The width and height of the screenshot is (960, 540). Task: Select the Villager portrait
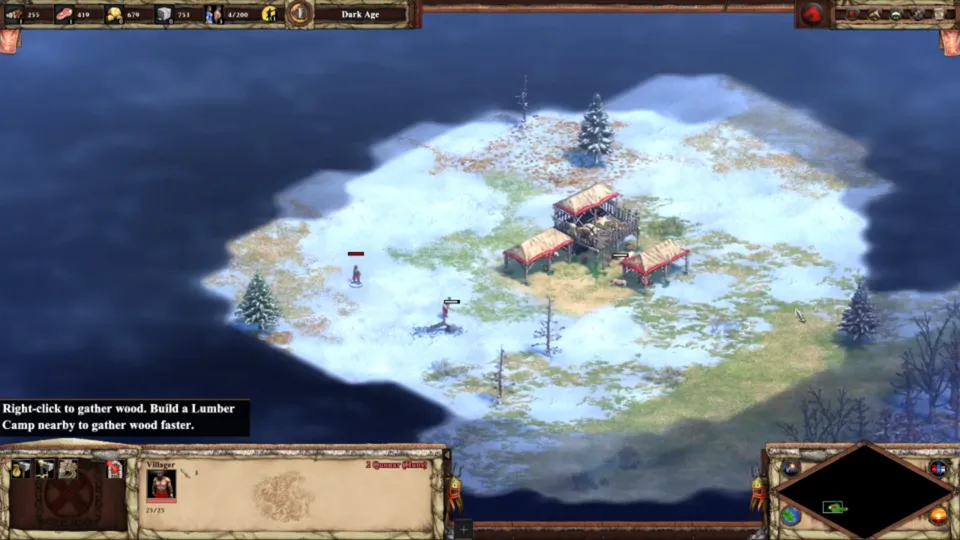pos(161,484)
